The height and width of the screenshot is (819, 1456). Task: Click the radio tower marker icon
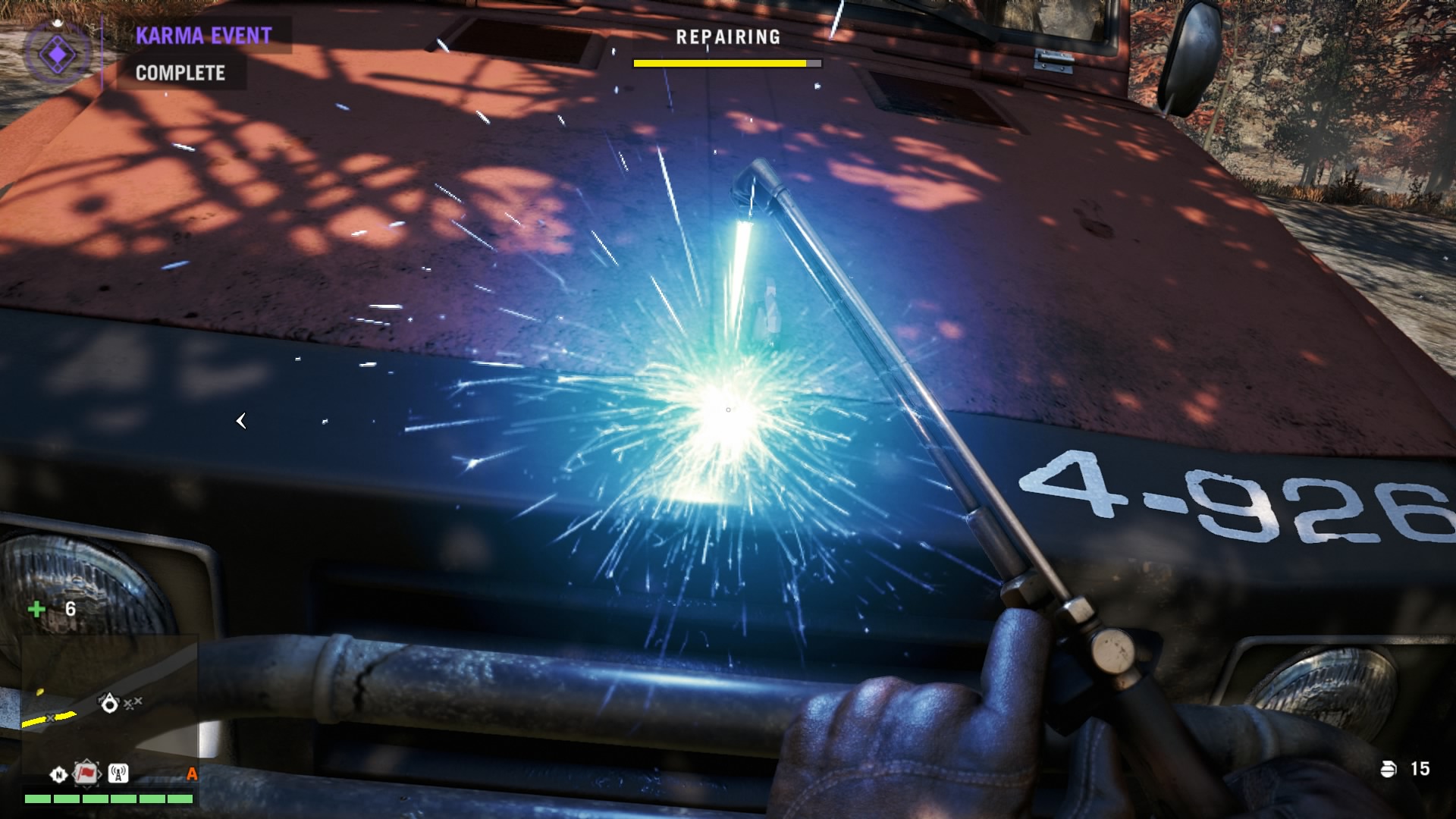coord(118,773)
